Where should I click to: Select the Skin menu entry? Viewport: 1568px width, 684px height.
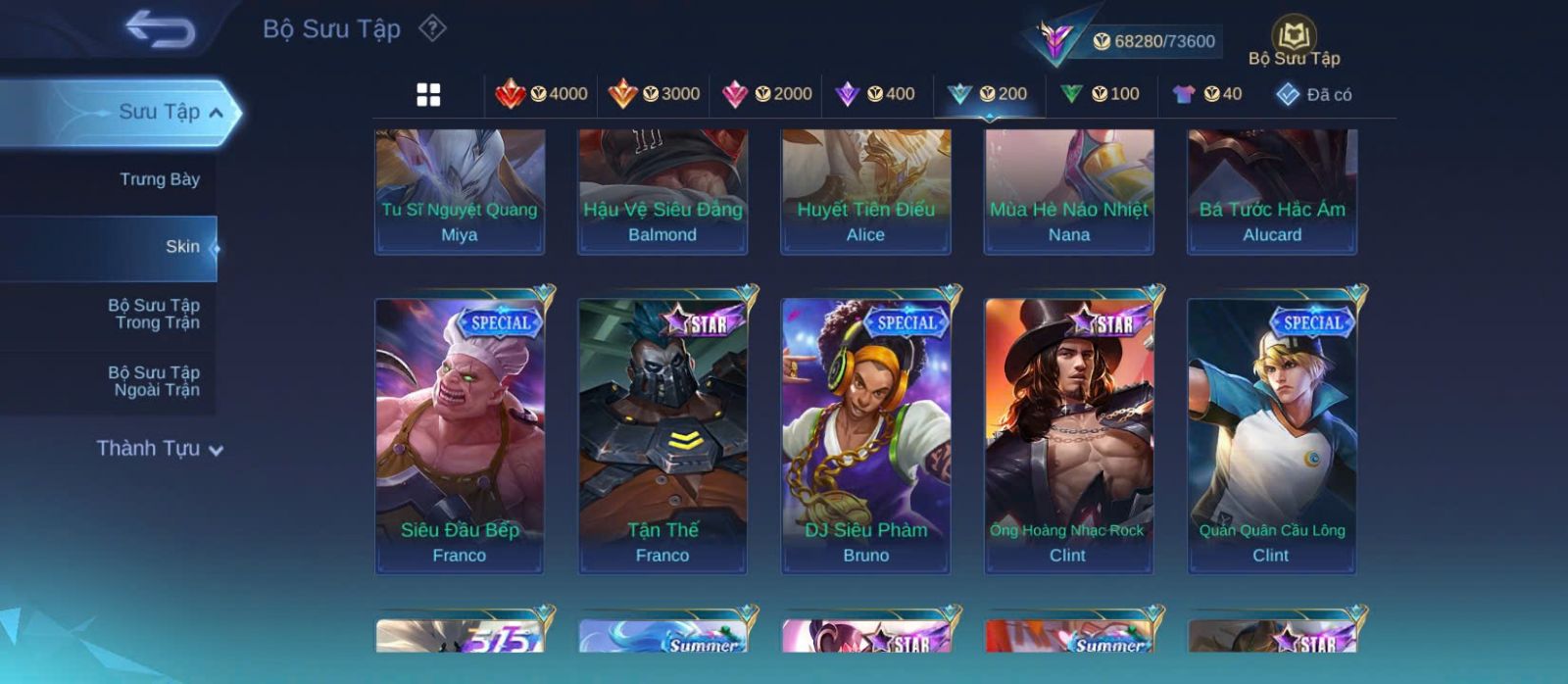[x=182, y=247]
